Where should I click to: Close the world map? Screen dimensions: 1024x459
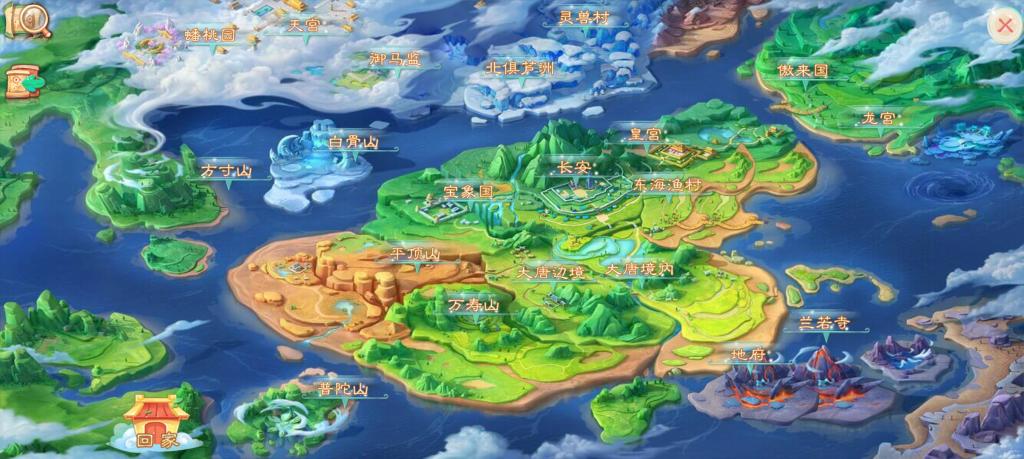(1003, 26)
